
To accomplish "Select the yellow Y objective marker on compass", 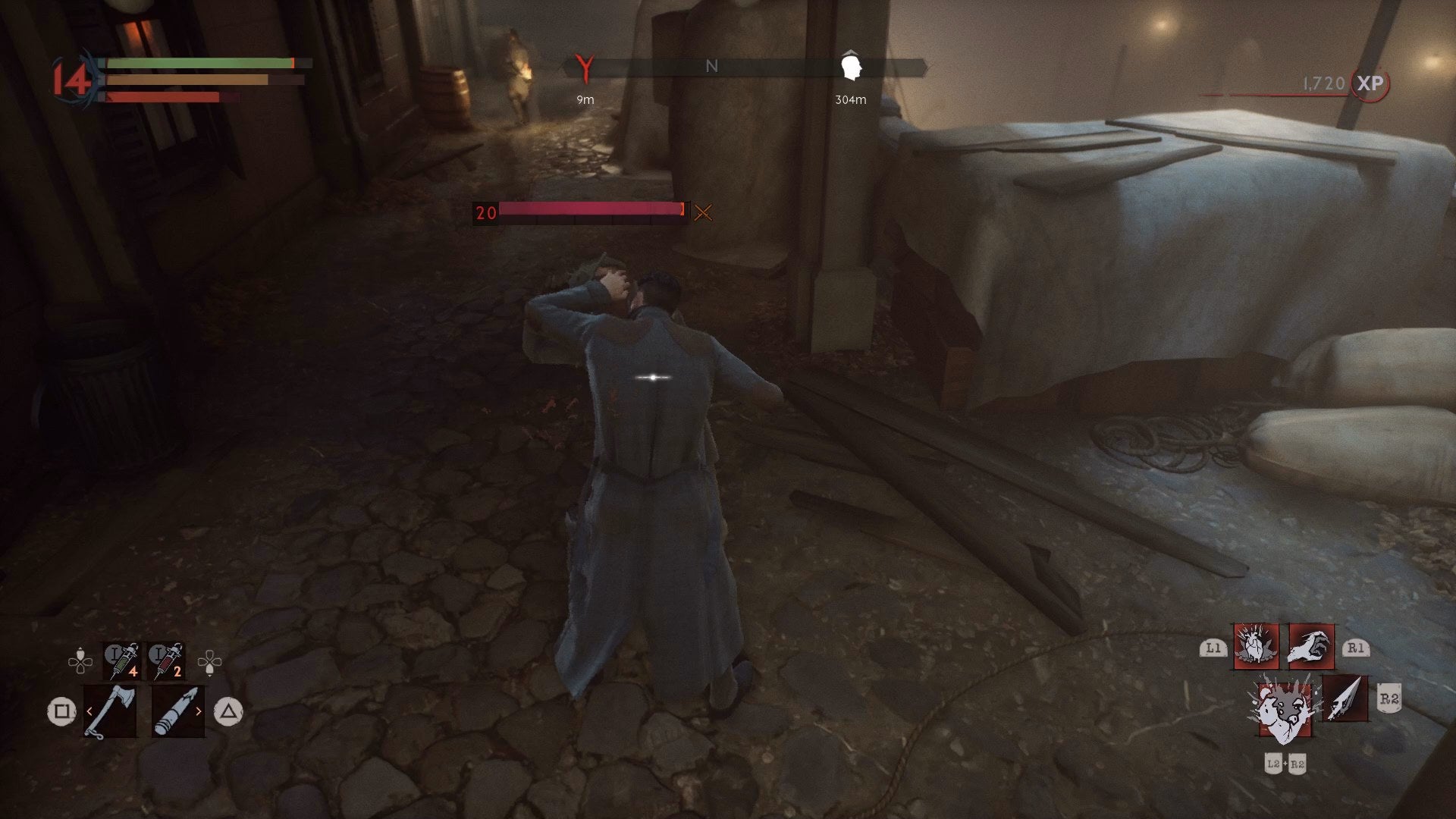I will [584, 67].
